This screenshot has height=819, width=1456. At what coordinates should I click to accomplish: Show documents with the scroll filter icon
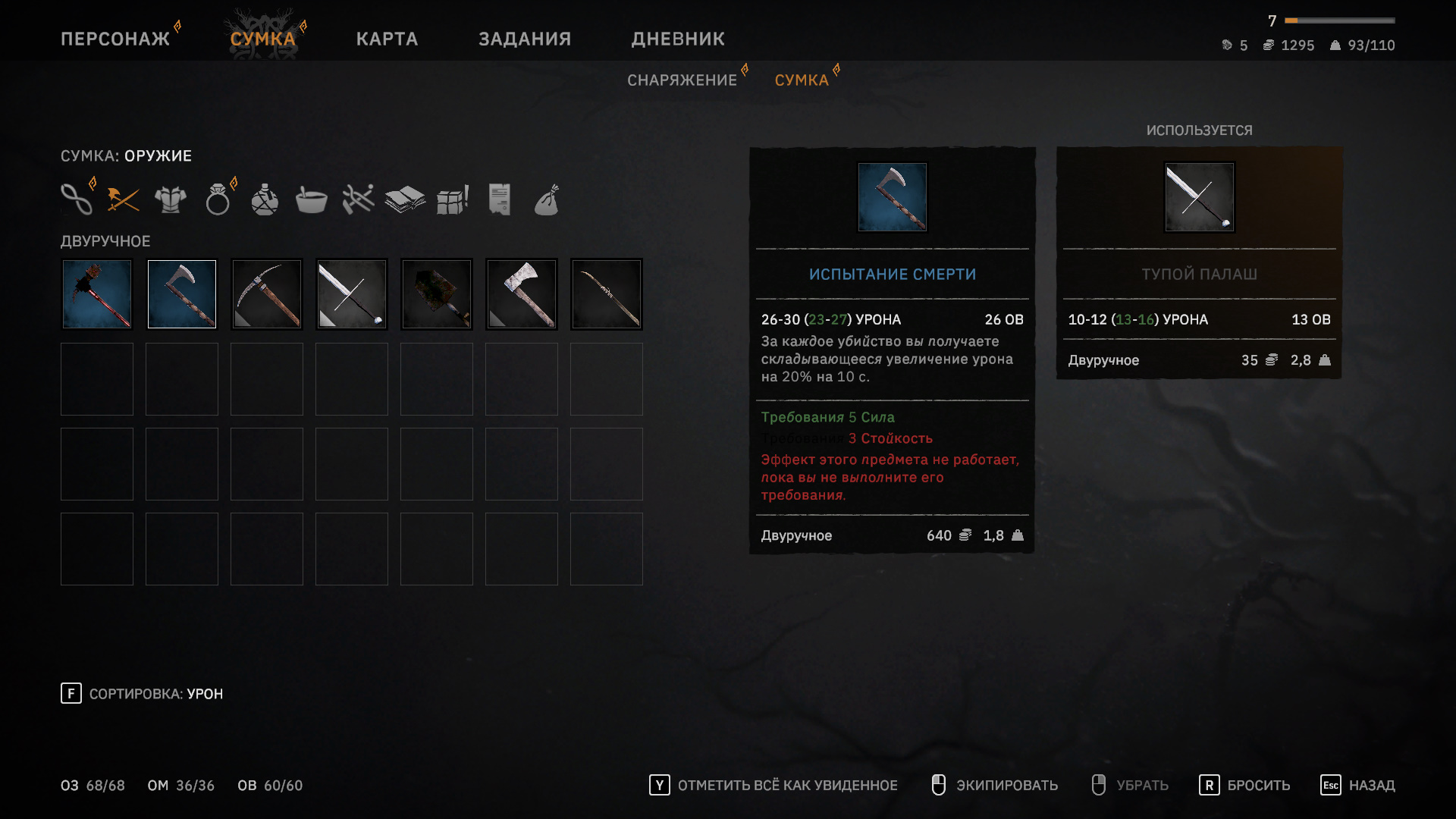pos(499,199)
